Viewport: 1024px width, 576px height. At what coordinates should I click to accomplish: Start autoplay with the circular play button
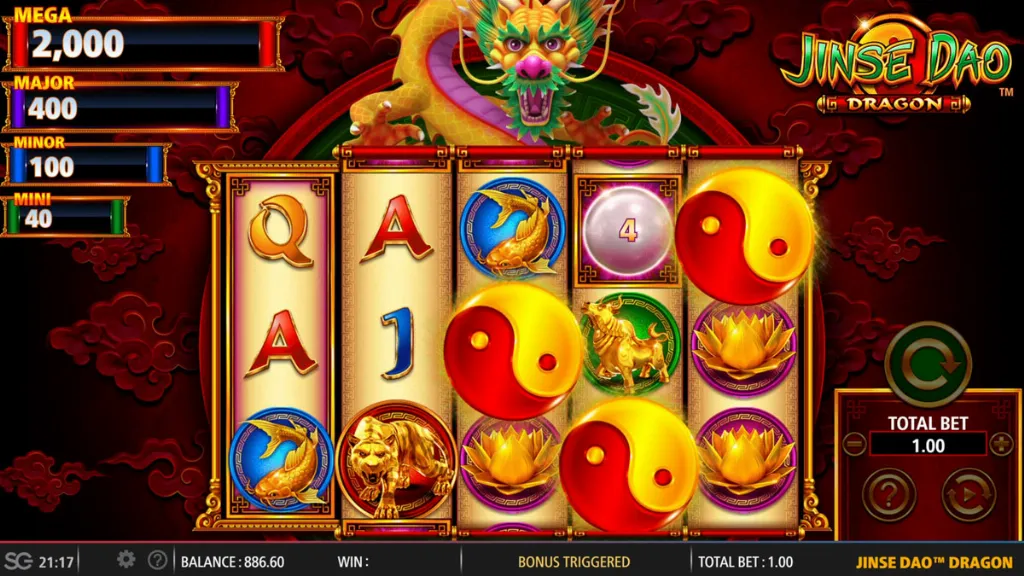click(968, 494)
